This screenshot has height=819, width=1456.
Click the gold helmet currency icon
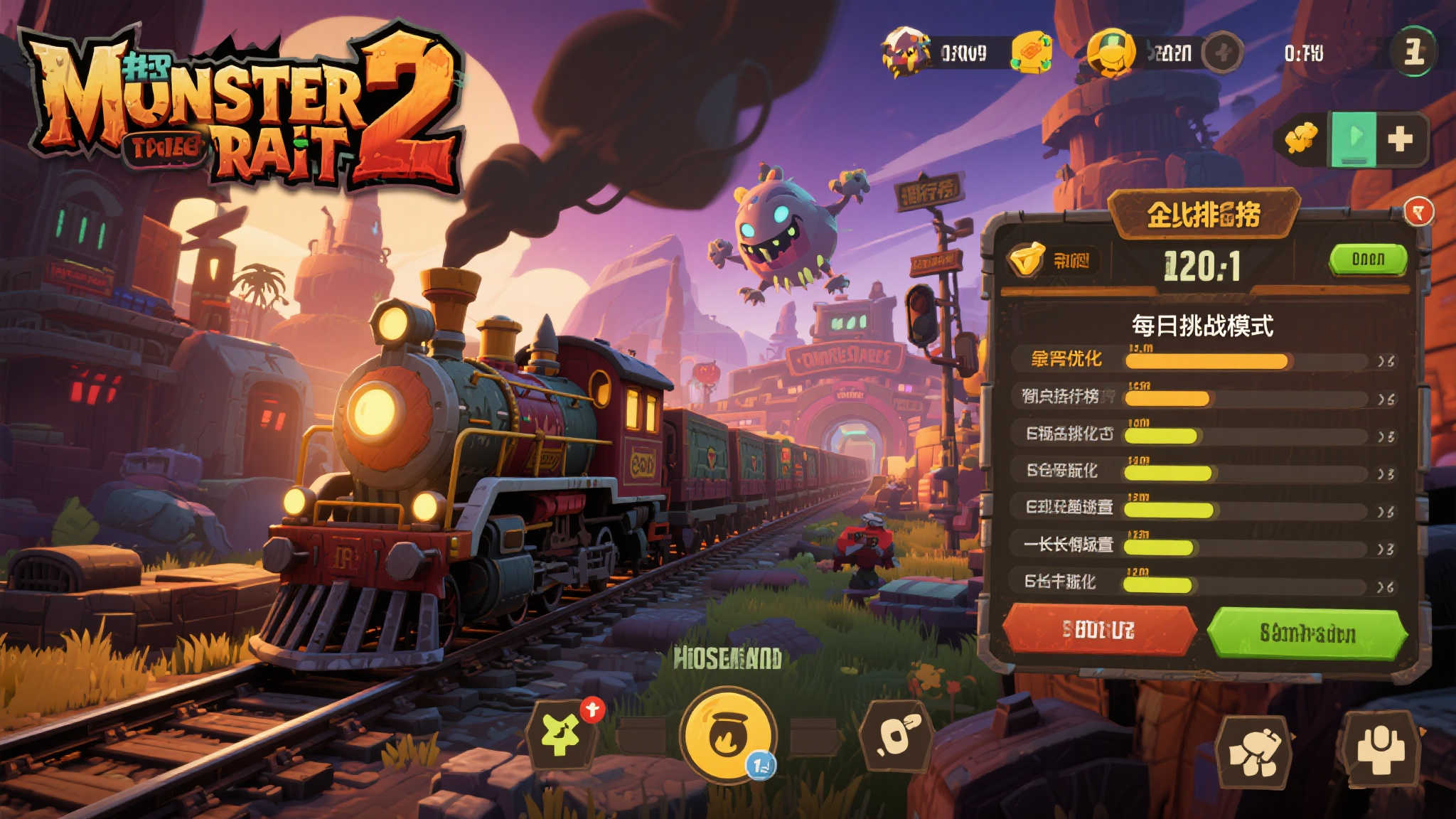coord(1110,53)
